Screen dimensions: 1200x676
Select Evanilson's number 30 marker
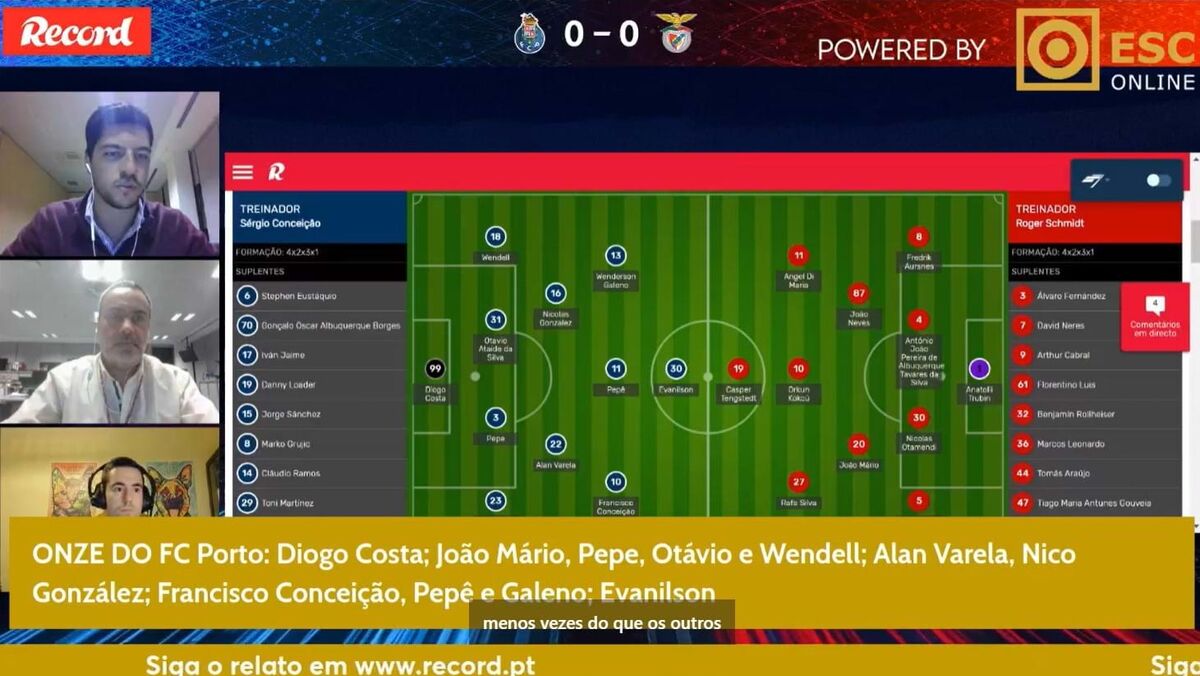[x=676, y=369]
